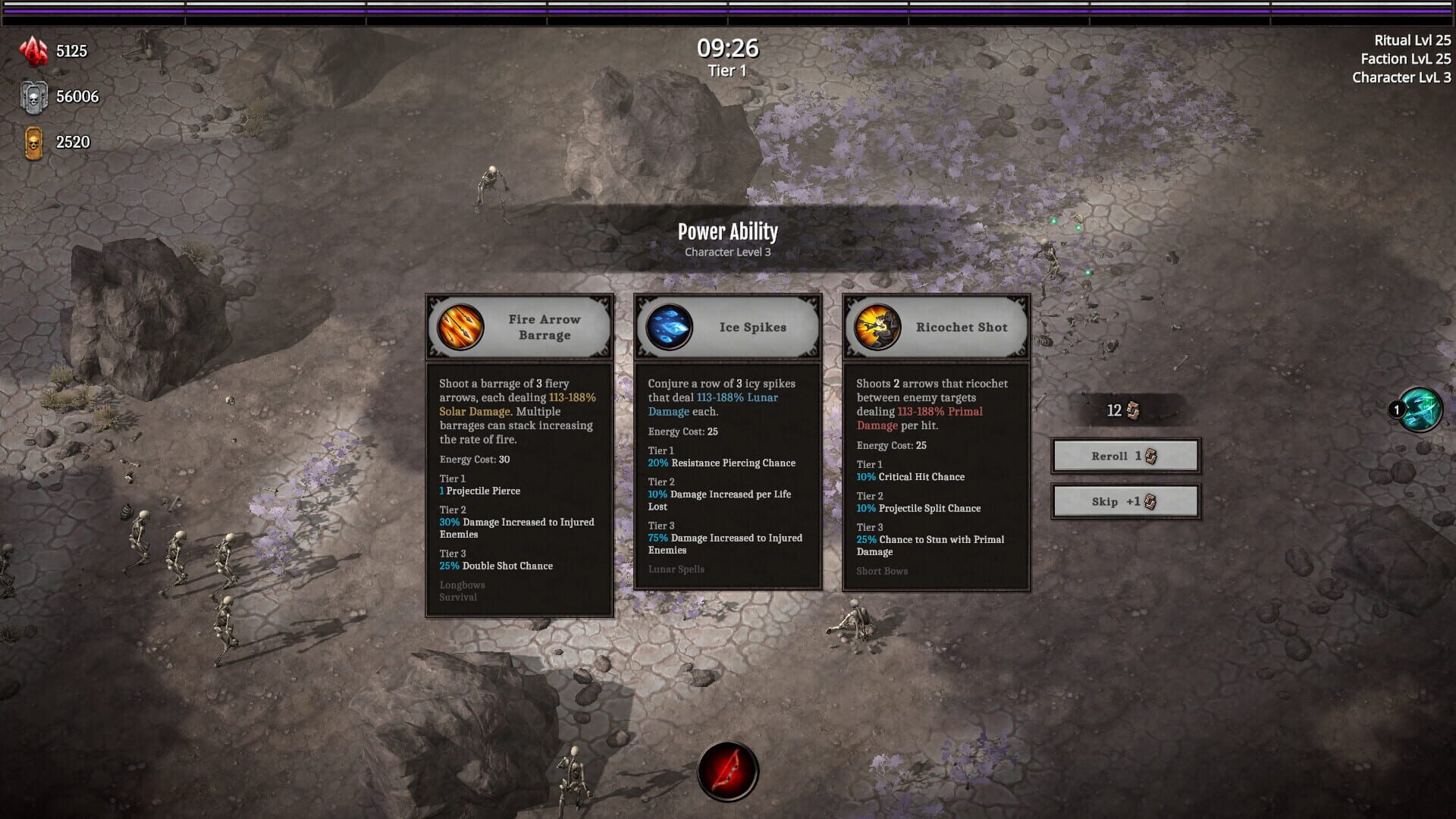This screenshot has height=819, width=1456.
Task: Click the Lunar Spells tag on Ice Spikes
Action: pyautogui.click(x=676, y=569)
